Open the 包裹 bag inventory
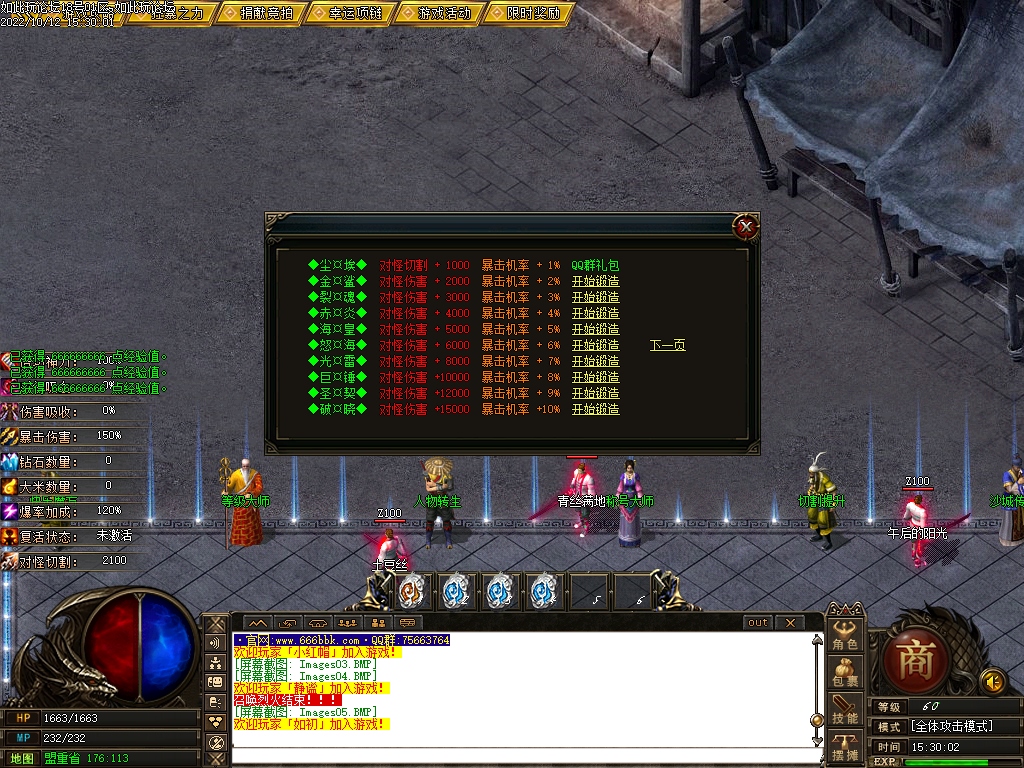This screenshot has width=1024, height=768. tap(845, 672)
